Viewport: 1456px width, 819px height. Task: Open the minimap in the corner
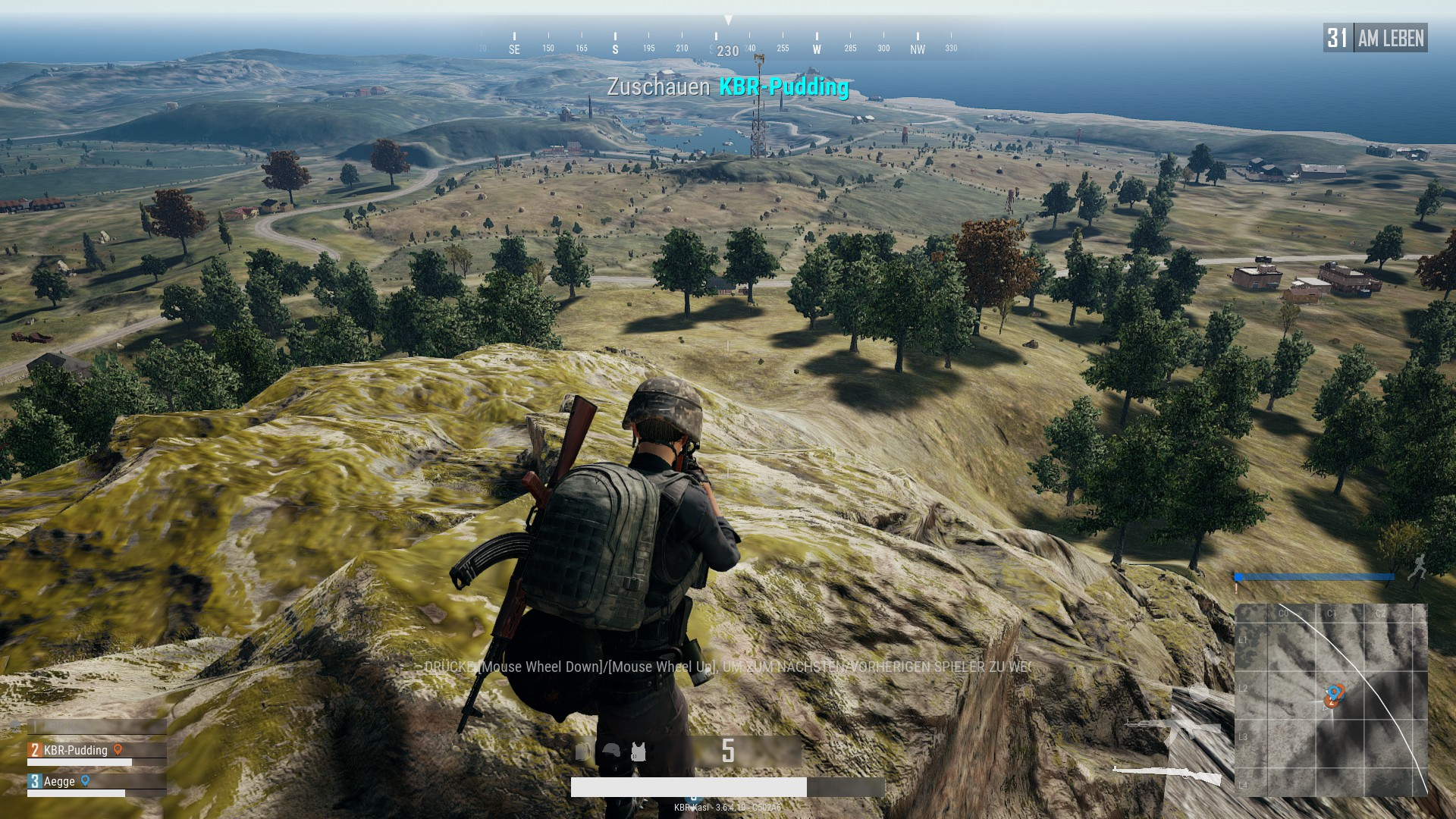[x=1331, y=699]
